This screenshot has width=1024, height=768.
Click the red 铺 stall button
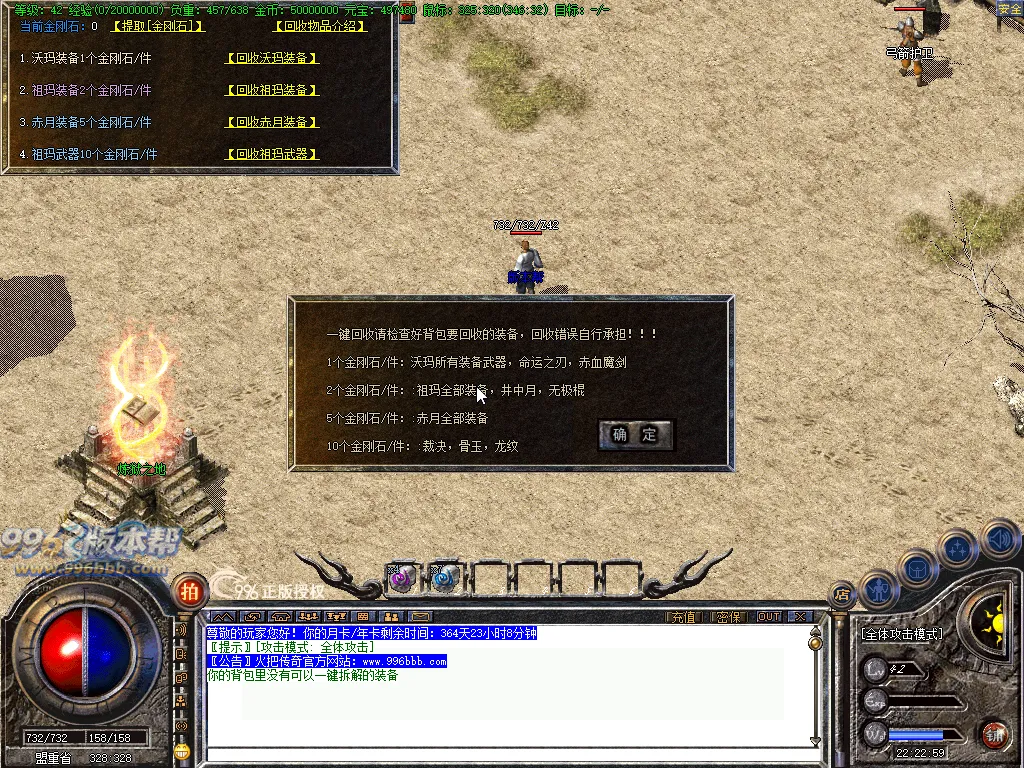993,734
